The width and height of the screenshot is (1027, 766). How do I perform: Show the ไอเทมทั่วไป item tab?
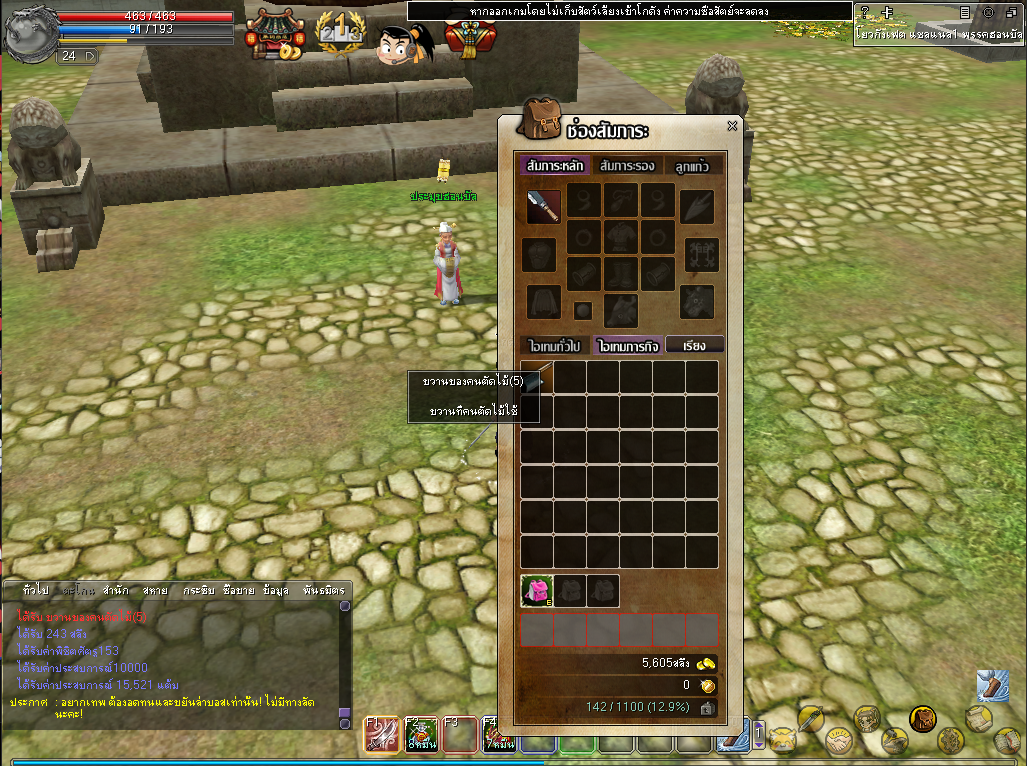555,345
